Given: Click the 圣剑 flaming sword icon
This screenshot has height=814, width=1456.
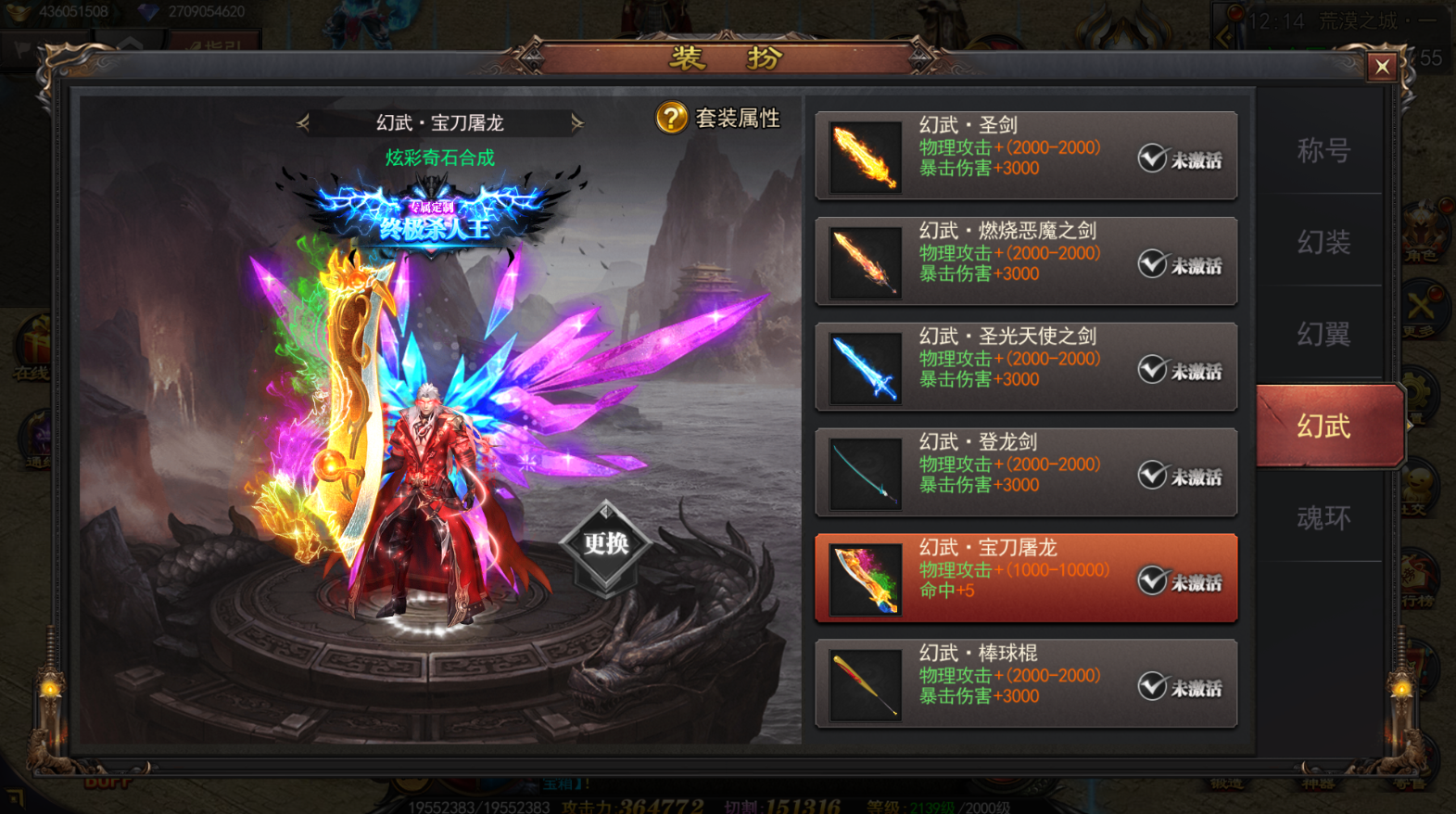Looking at the screenshot, I should pyautogui.click(x=866, y=157).
